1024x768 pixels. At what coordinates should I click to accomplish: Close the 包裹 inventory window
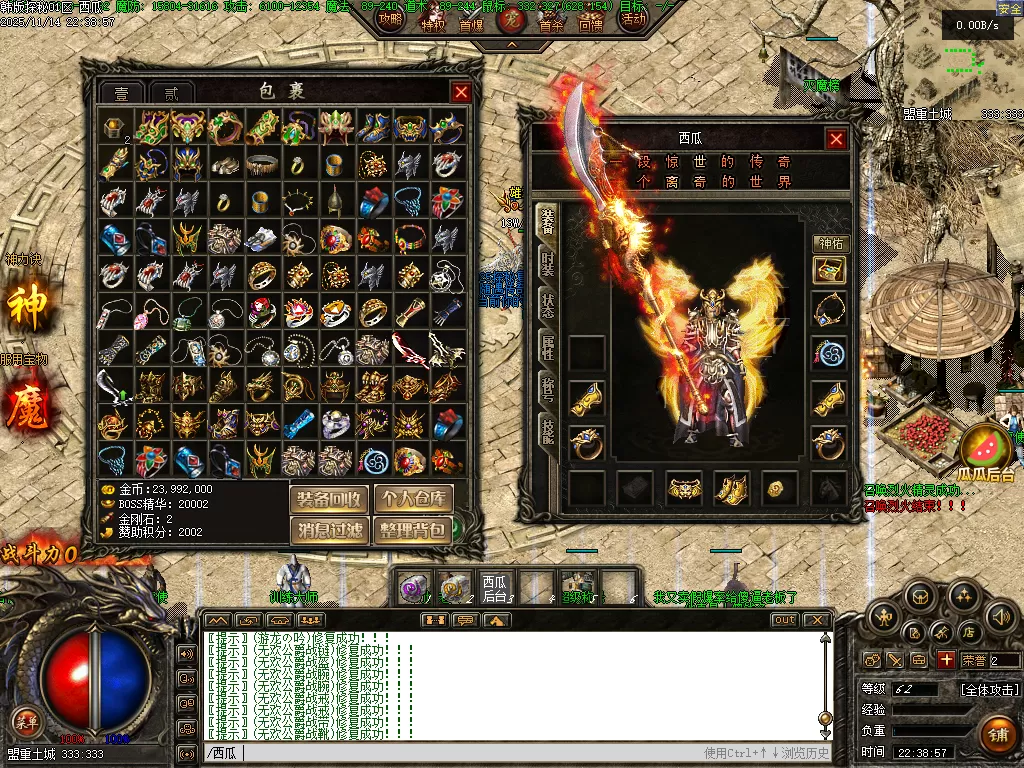pyautogui.click(x=461, y=93)
